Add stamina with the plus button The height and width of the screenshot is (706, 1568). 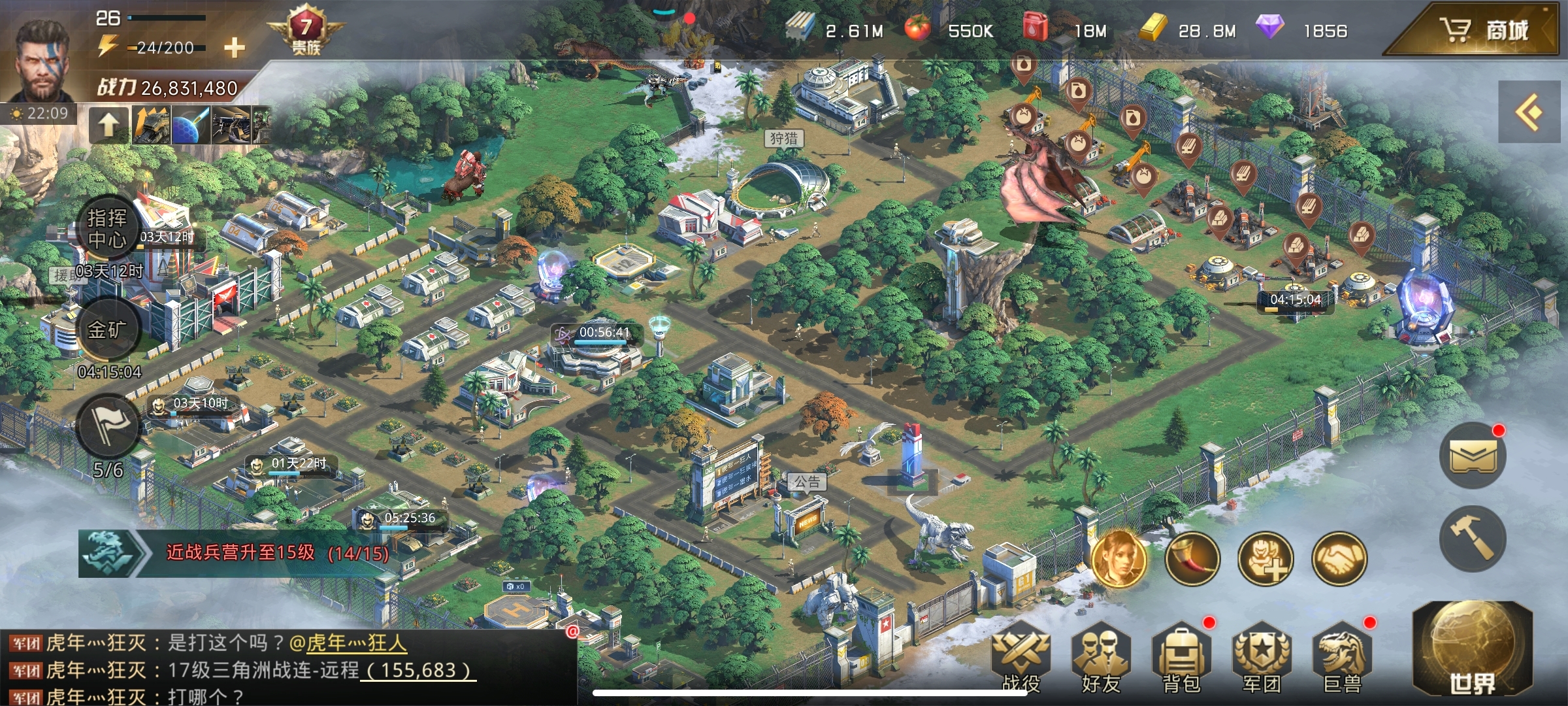(x=234, y=47)
